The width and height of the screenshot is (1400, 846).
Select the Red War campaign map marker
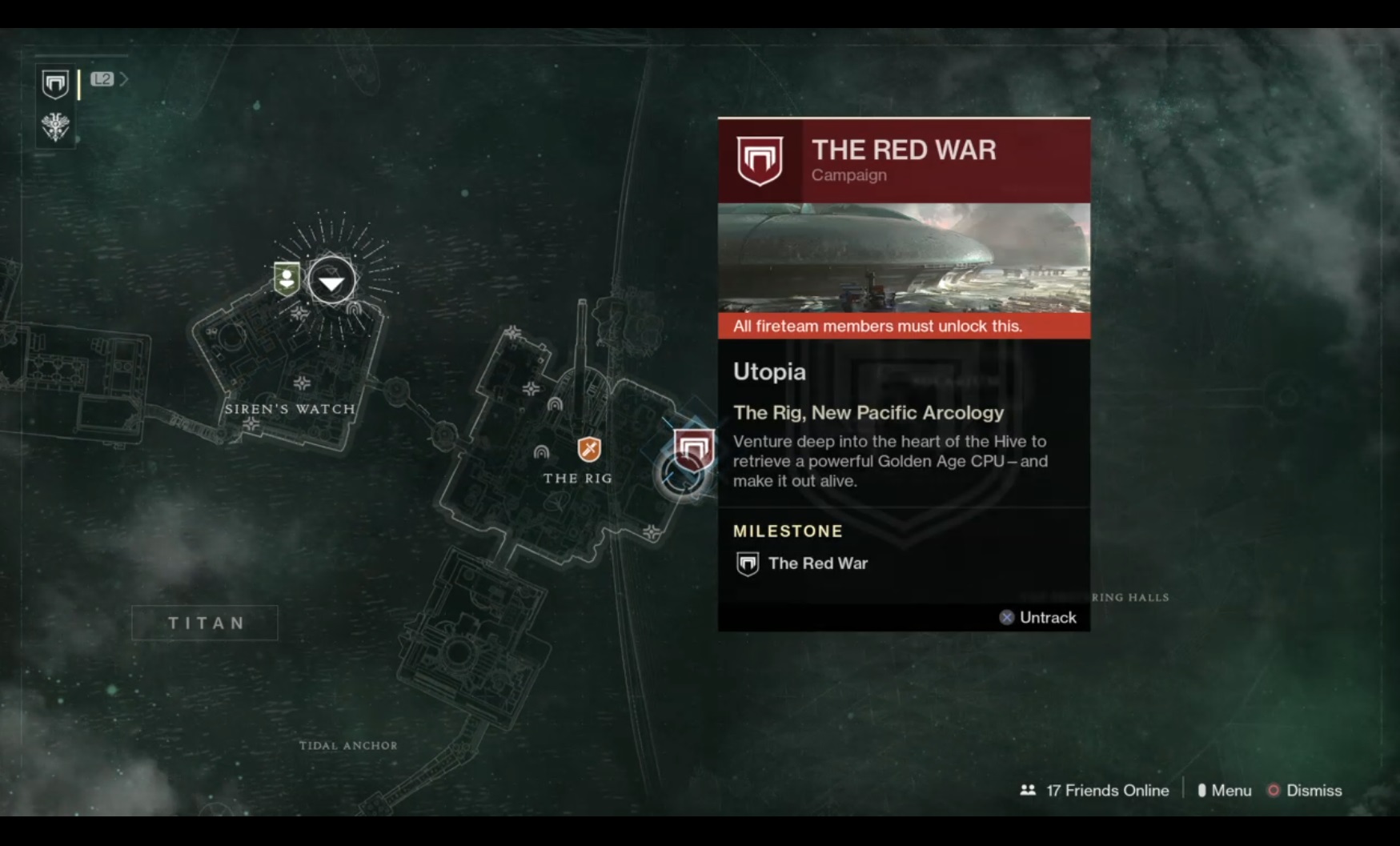pos(693,450)
